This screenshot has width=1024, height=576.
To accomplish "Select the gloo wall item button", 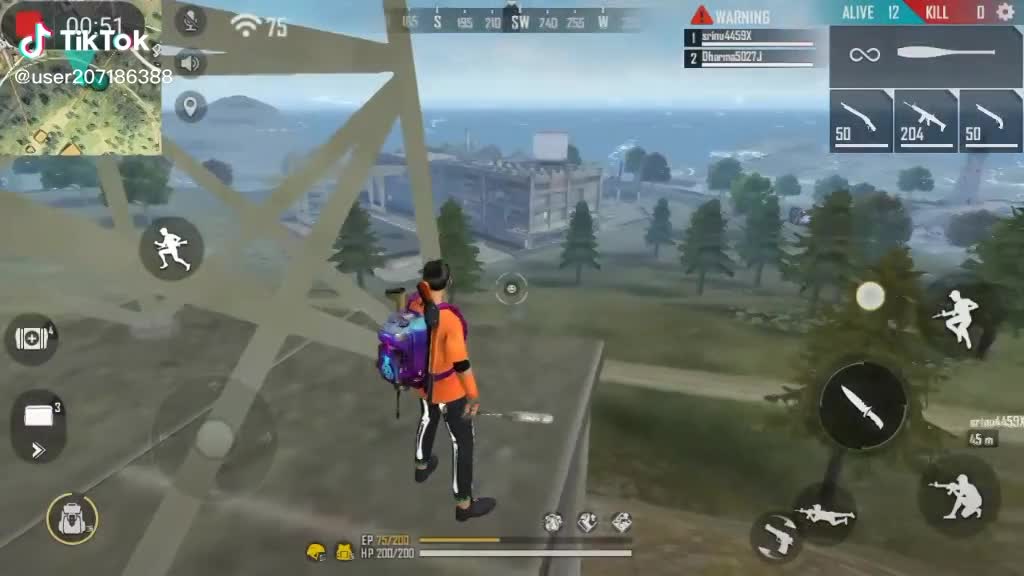I will click(x=38, y=424).
